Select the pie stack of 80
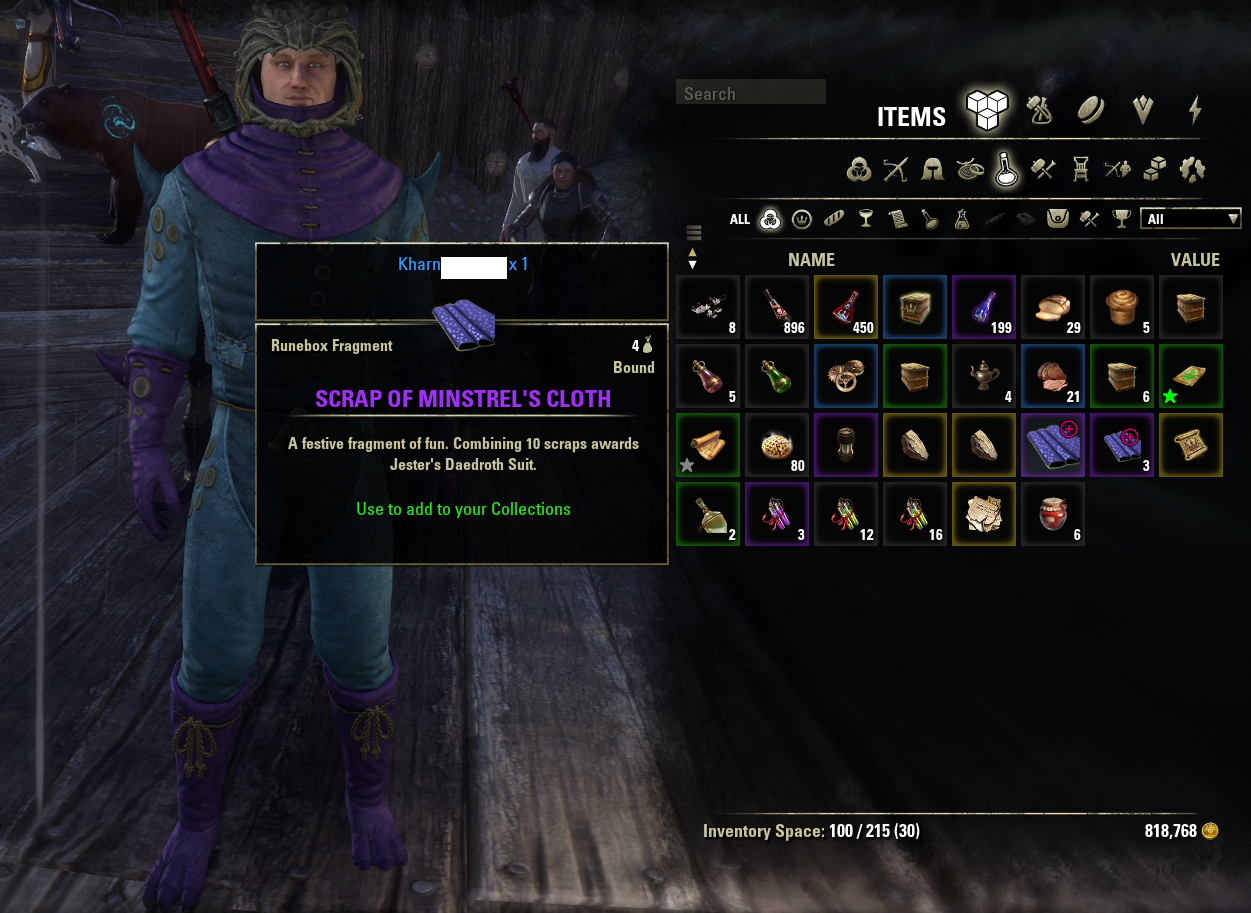This screenshot has width=1251, height=913. (x=777, y=445)
